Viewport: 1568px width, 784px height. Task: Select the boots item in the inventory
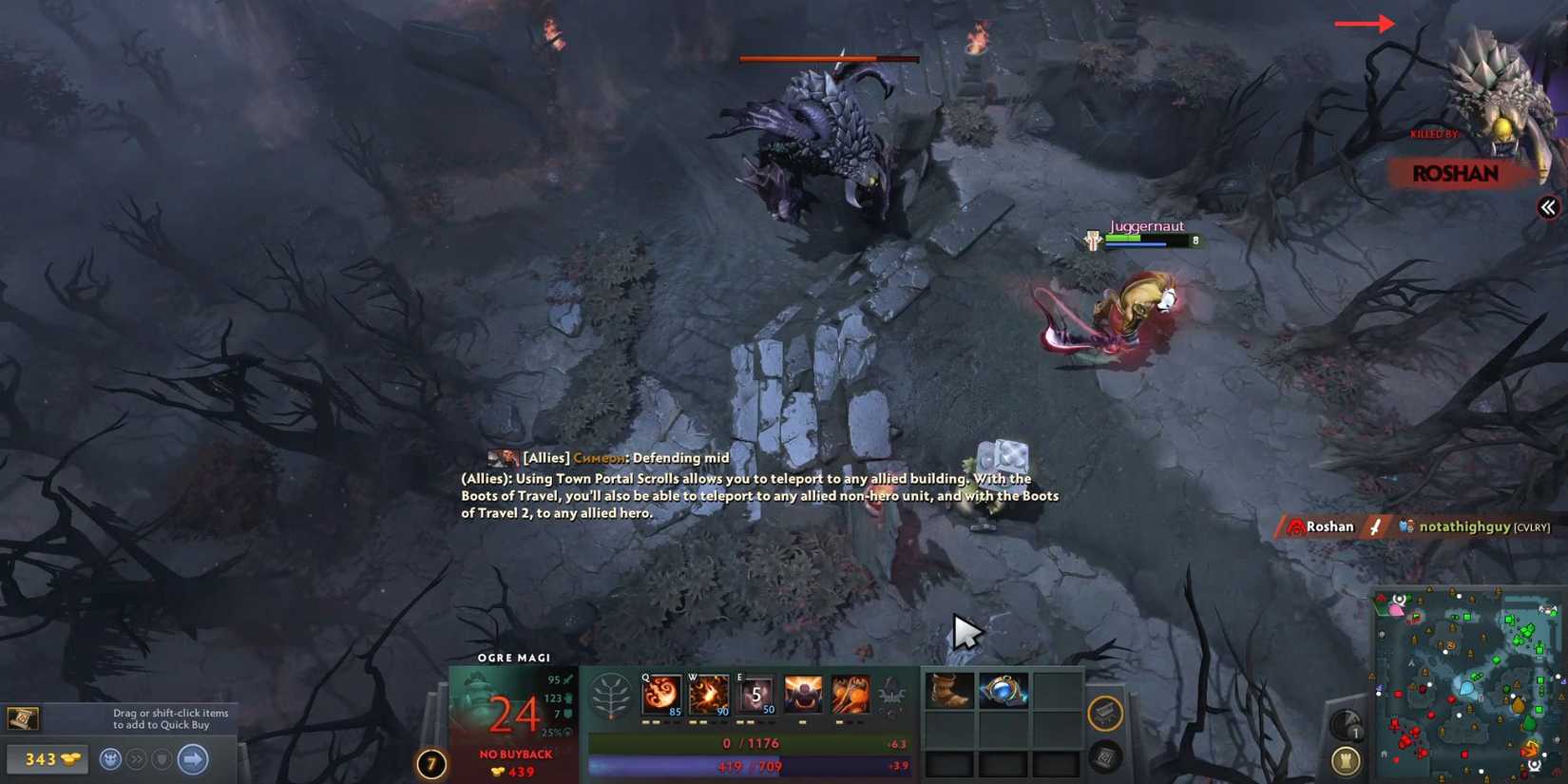click(x=947, y=690)
